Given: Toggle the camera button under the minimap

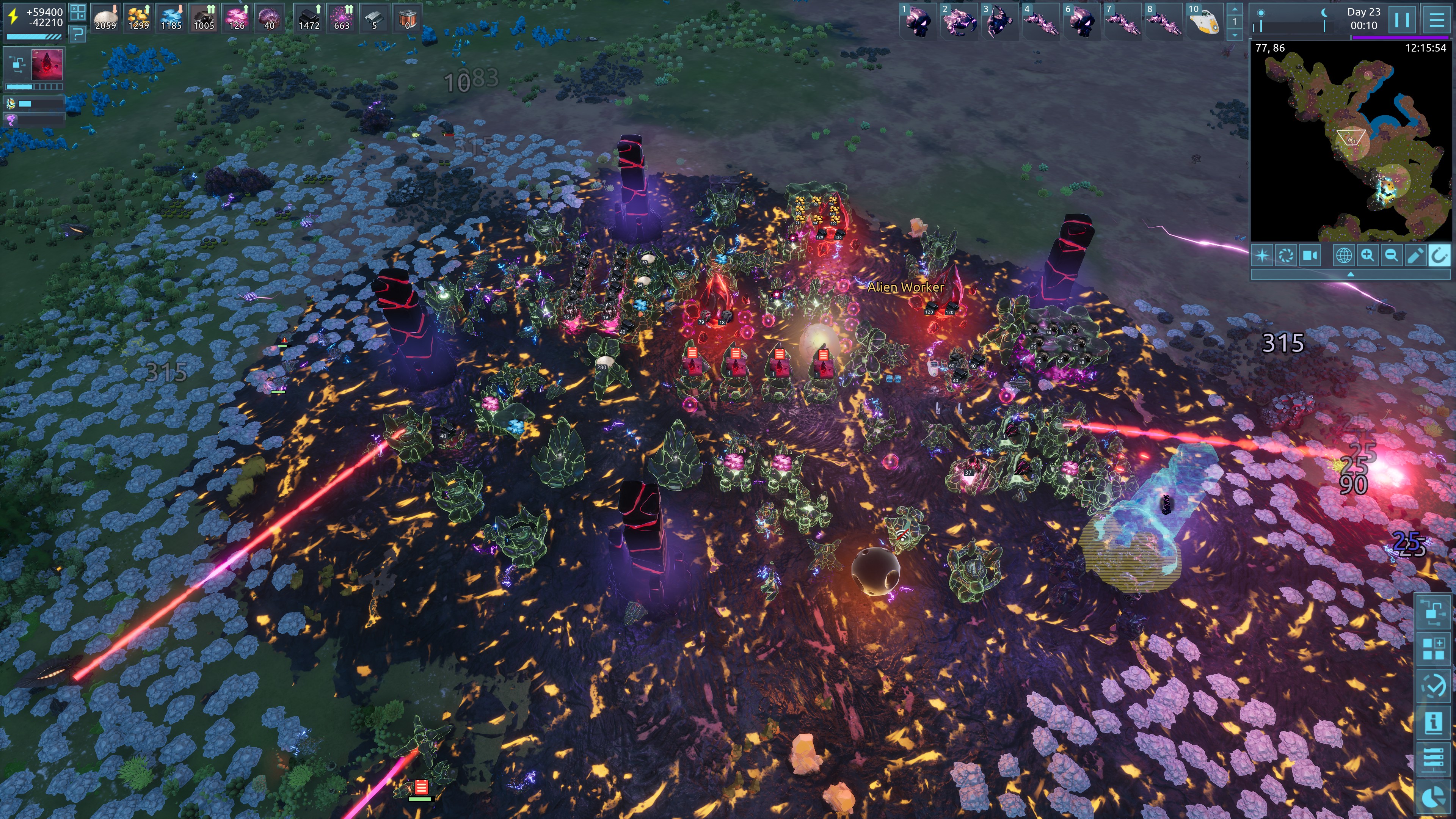Looking at the screenshot, I should tap(1310, 256).
